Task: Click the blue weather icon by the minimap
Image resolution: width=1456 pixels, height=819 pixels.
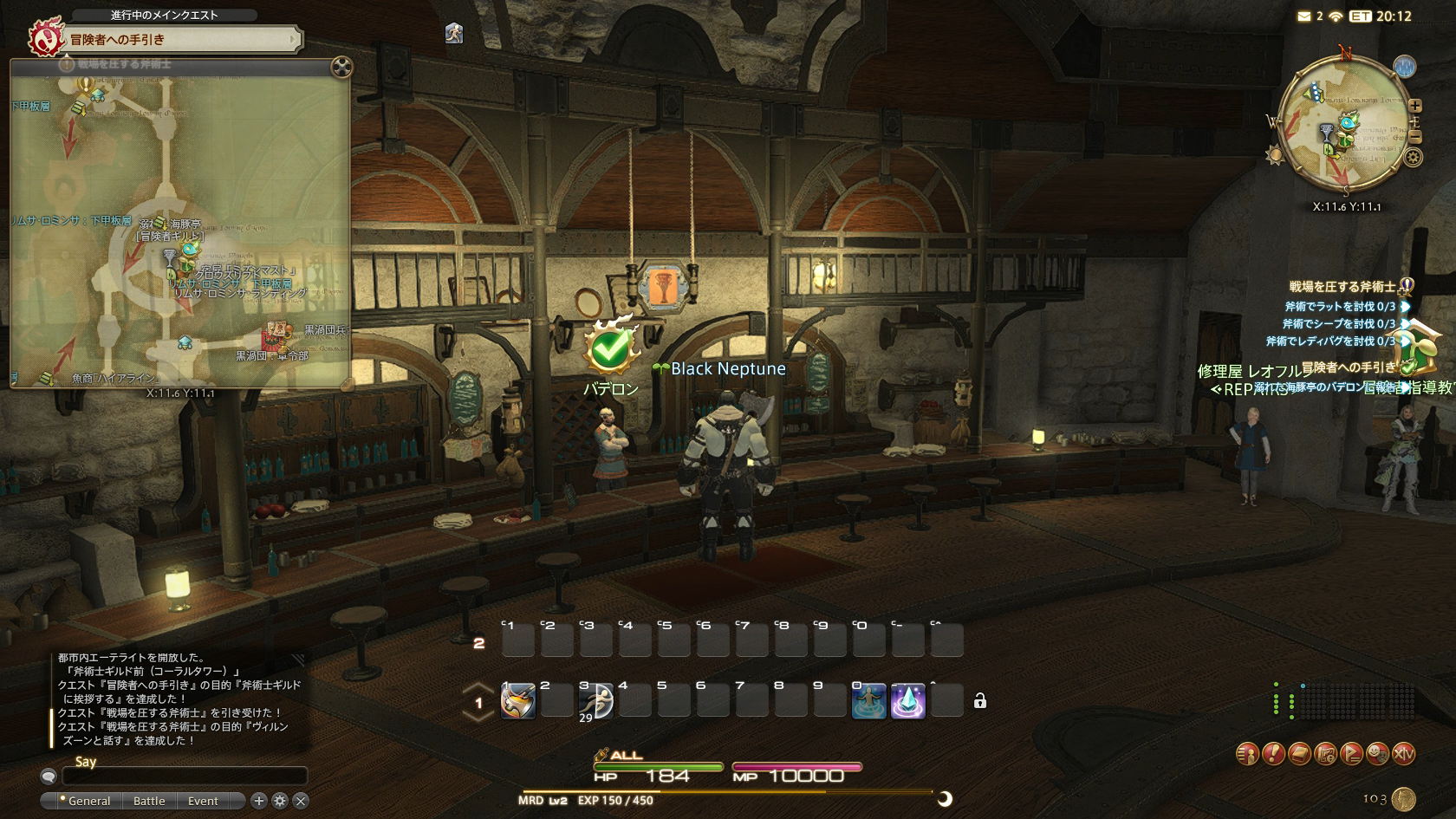Action: (1404, 67)
